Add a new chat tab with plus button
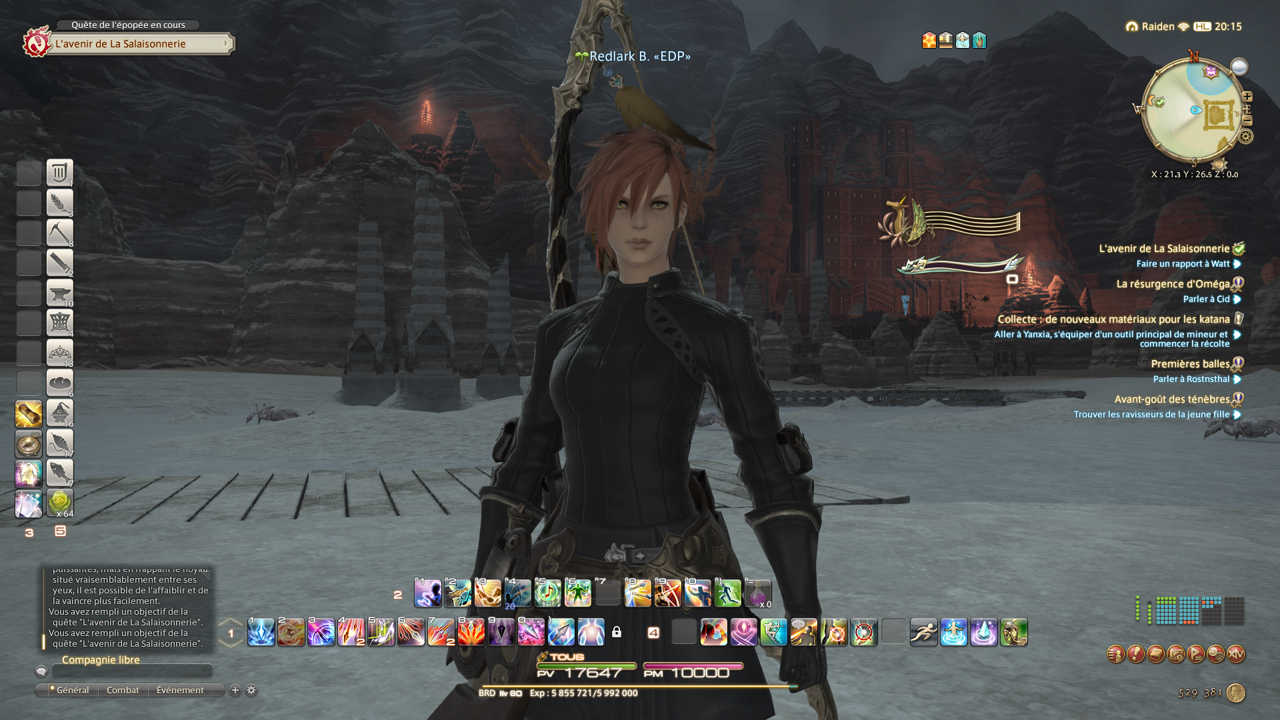Image resolution: width=1280 pixels, height=720 pixels. (x=236, y=690)
